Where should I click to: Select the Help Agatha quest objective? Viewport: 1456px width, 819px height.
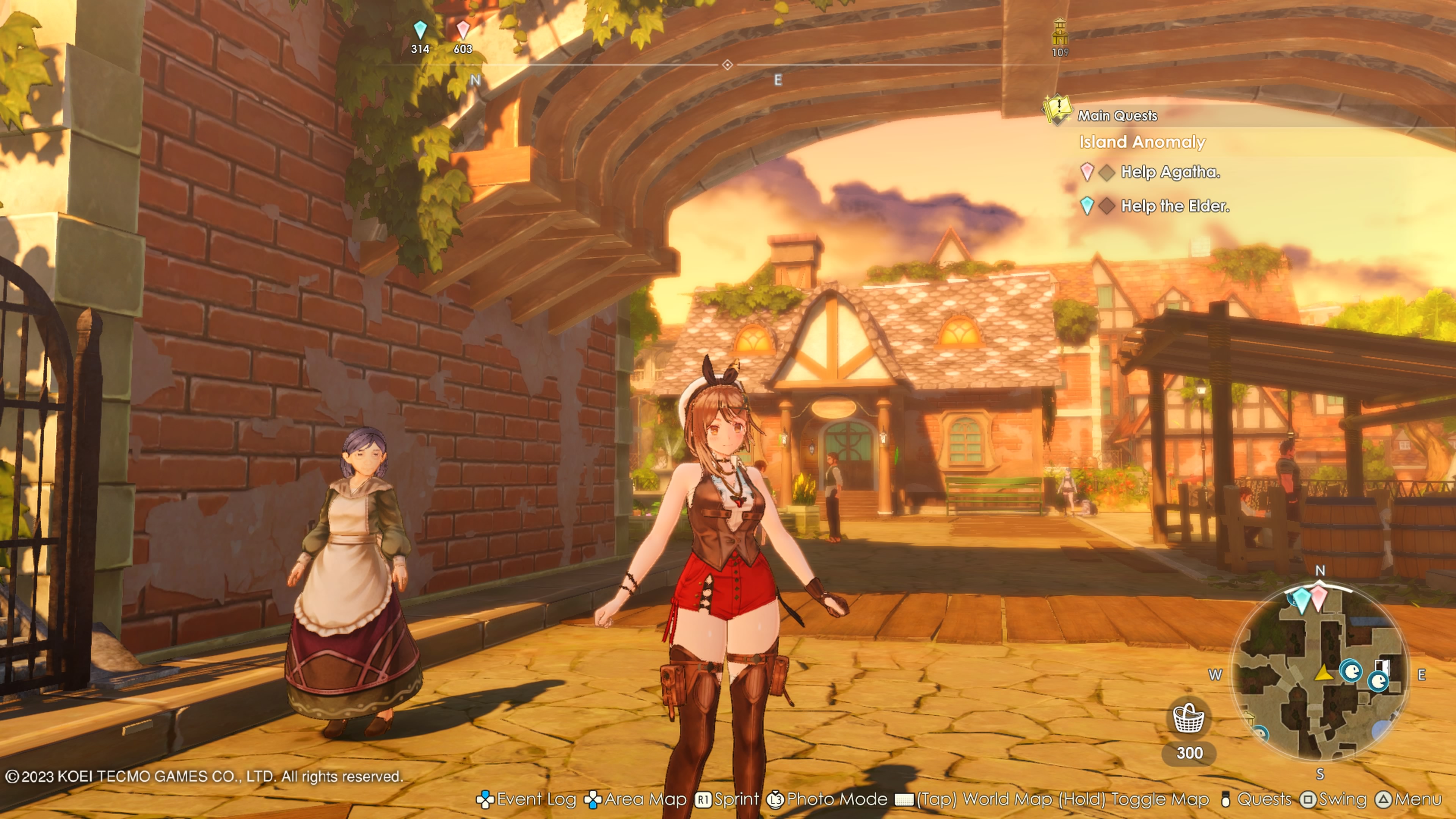(x=1170, y=172)
